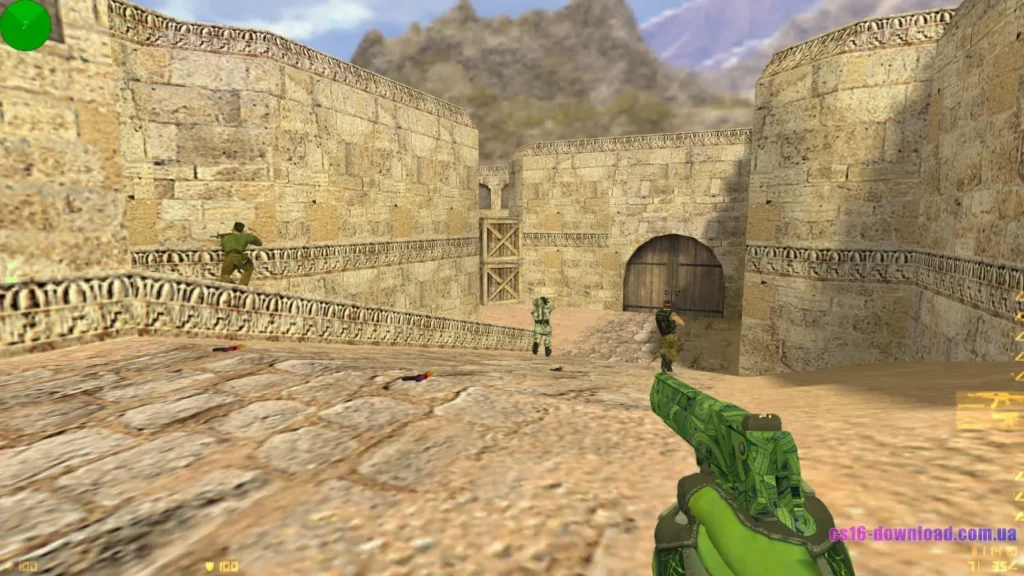The height and width of the screenshot is (576, 1024).
Task: Click the kevlar armor shield icon
Action: tap(210, 566)
